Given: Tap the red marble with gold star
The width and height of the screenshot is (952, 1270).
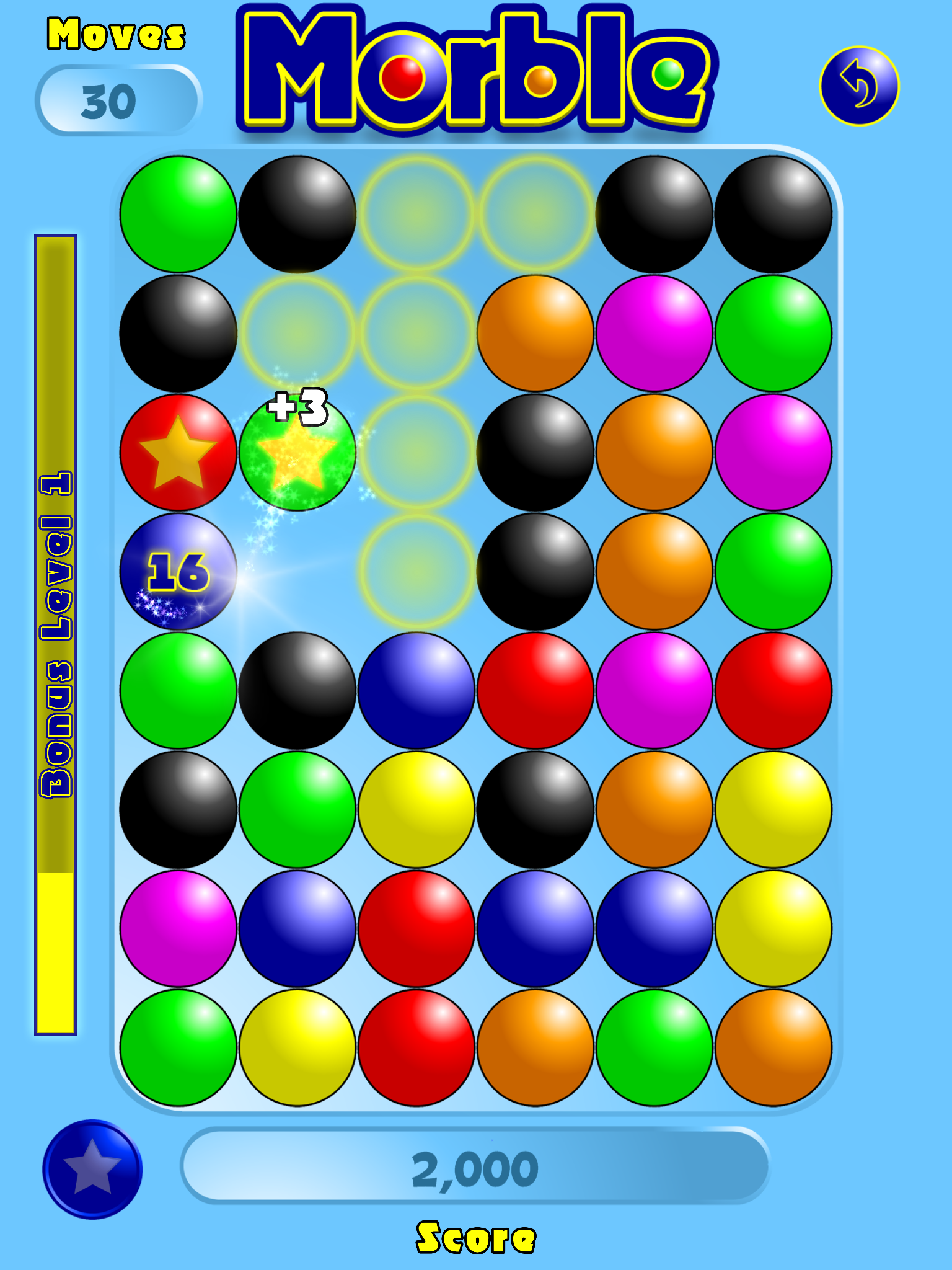Looking at the screenshot, I should click(x=178, y=452).
